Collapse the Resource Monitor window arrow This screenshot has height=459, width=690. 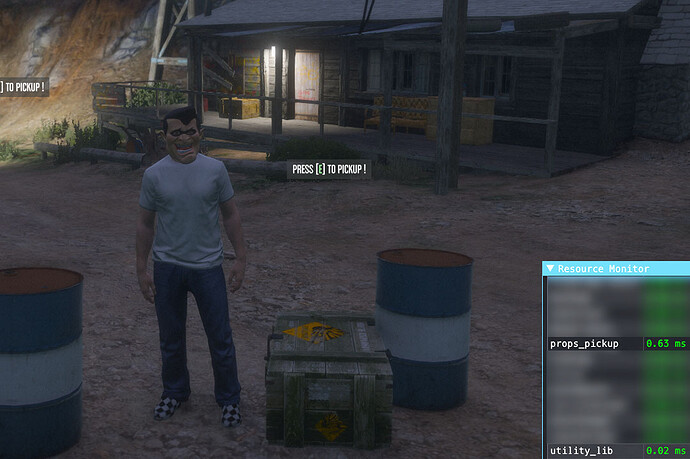tap(550, 269)
